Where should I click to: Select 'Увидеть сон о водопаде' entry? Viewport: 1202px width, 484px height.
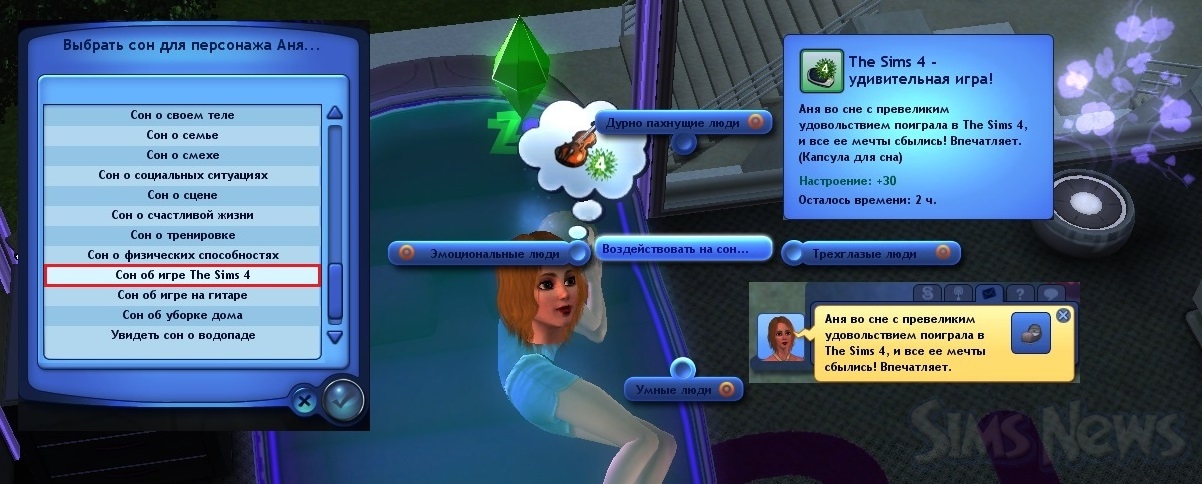[x=182, y=335]
